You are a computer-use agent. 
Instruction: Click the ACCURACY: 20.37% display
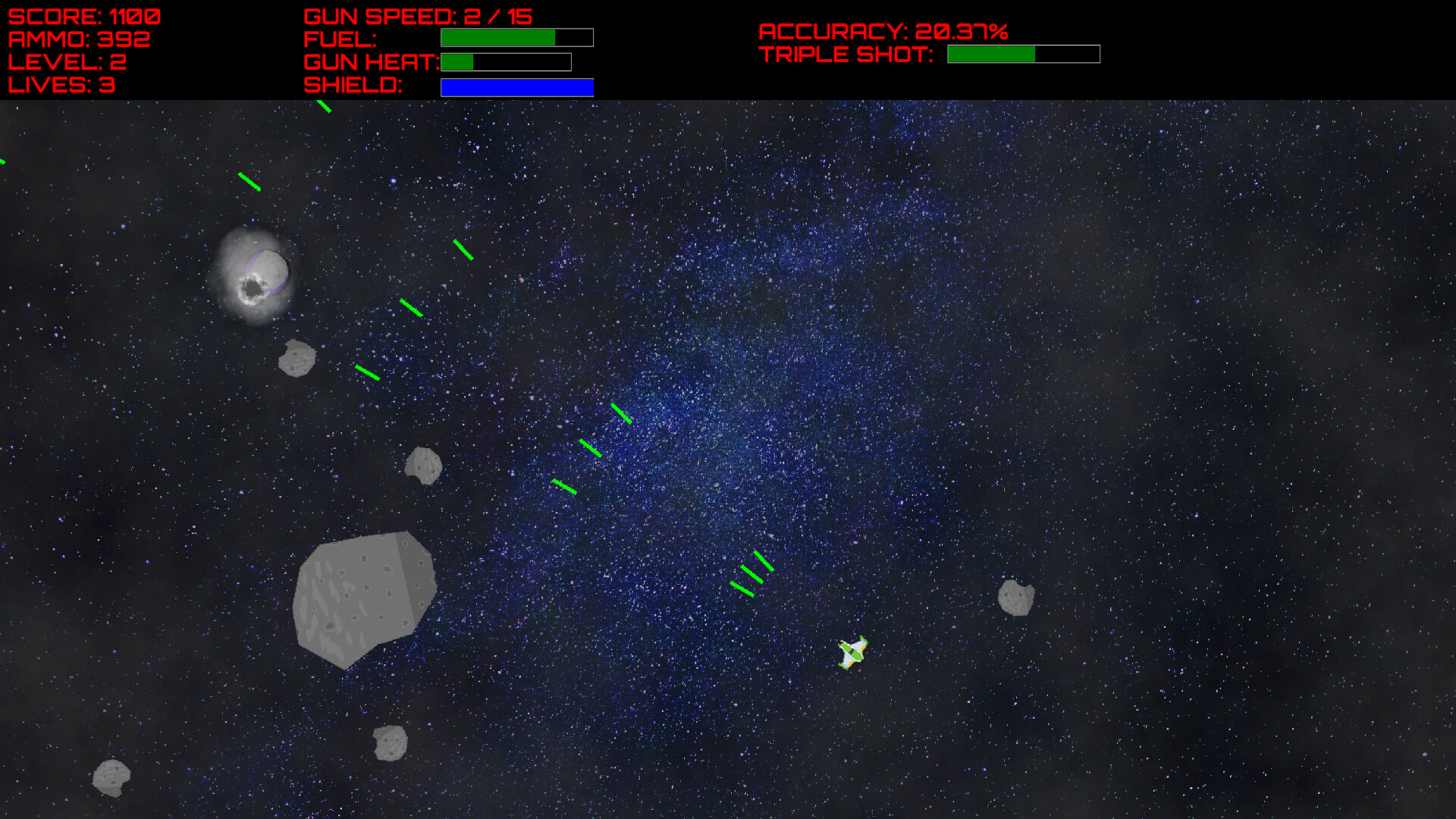tap(884, 32)
